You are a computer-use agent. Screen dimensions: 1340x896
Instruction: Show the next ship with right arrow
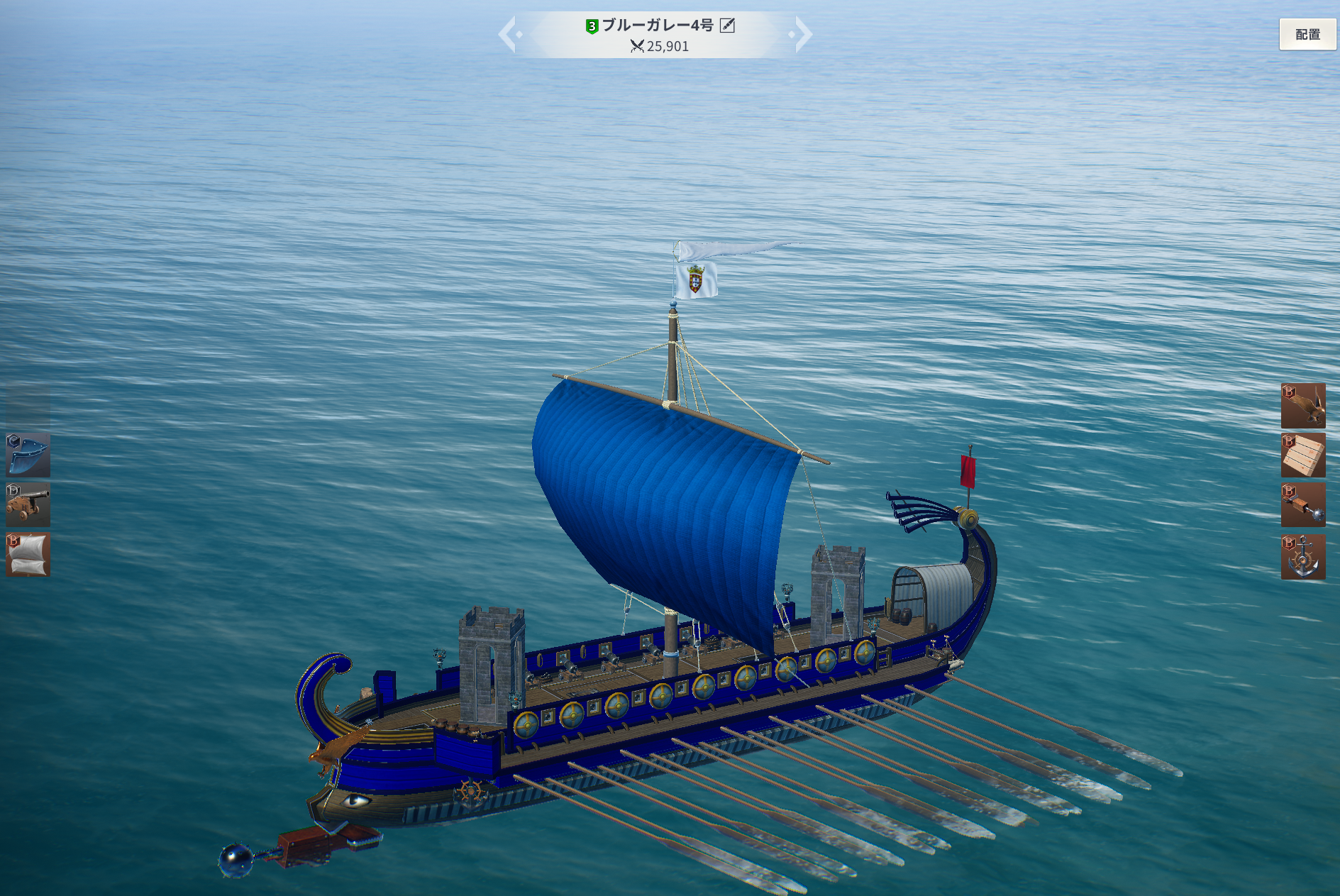pos(802,34)
